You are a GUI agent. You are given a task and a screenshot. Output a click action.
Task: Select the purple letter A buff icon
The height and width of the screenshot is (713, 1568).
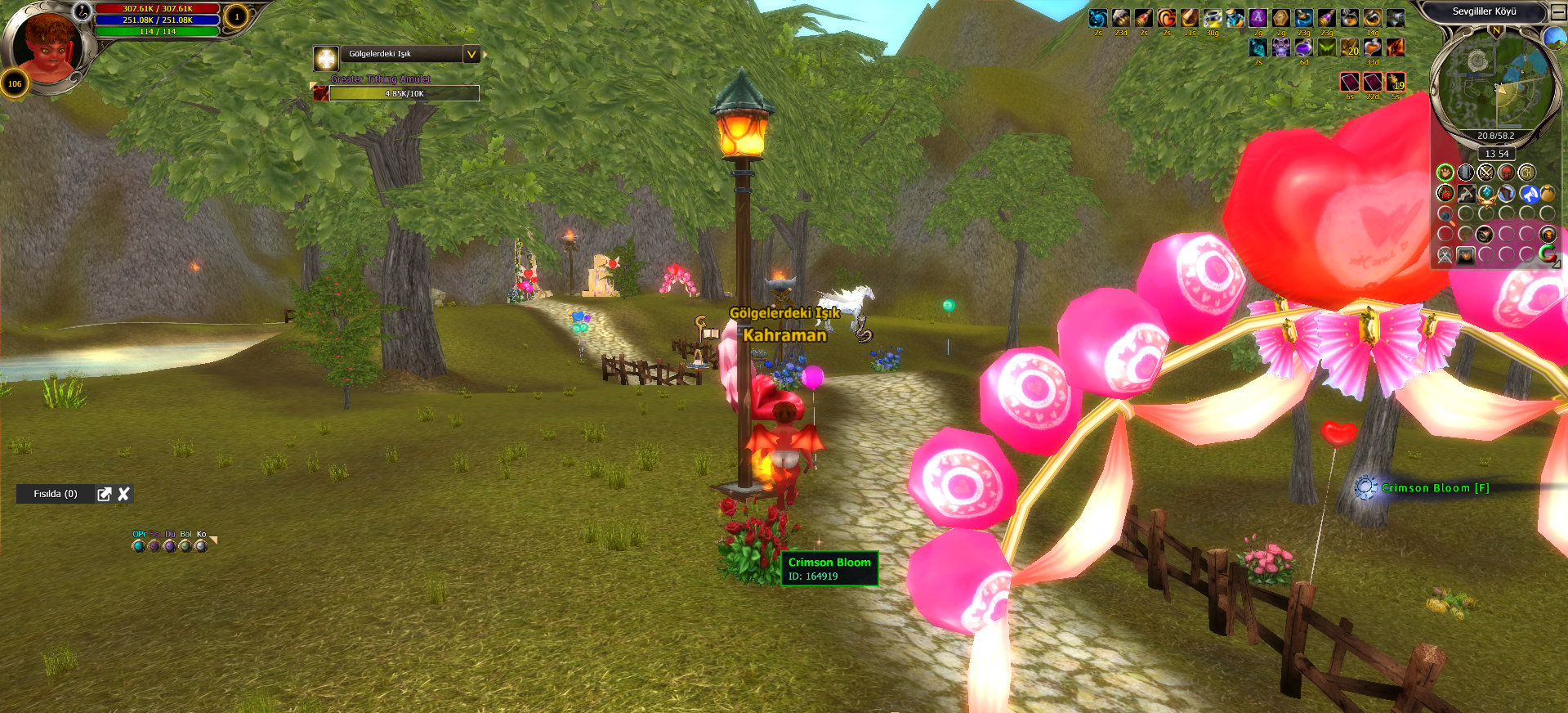pyautogui.click(x=1258, y=18)
